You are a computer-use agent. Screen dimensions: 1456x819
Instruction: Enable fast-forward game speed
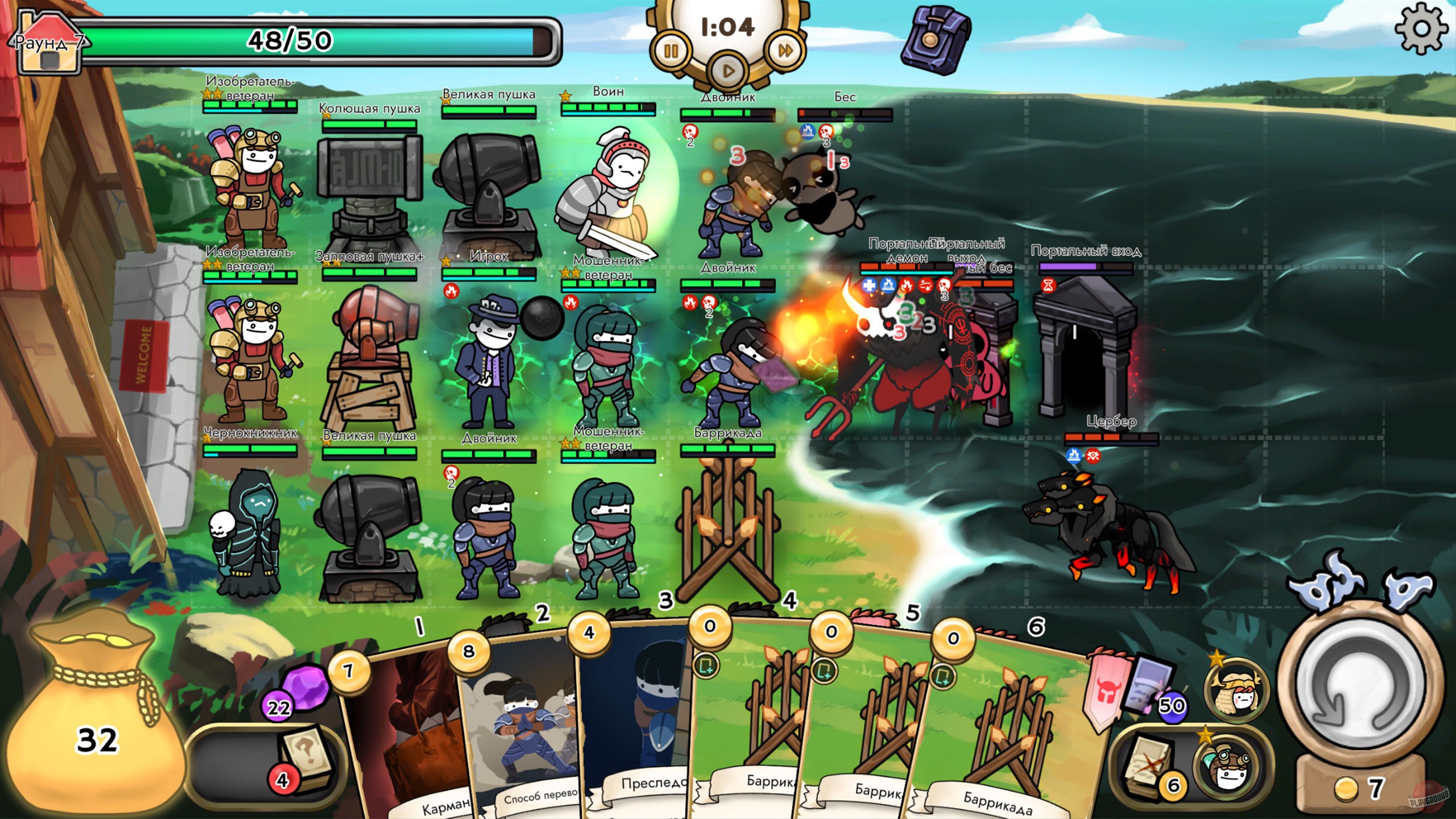[x=787, y=51]
